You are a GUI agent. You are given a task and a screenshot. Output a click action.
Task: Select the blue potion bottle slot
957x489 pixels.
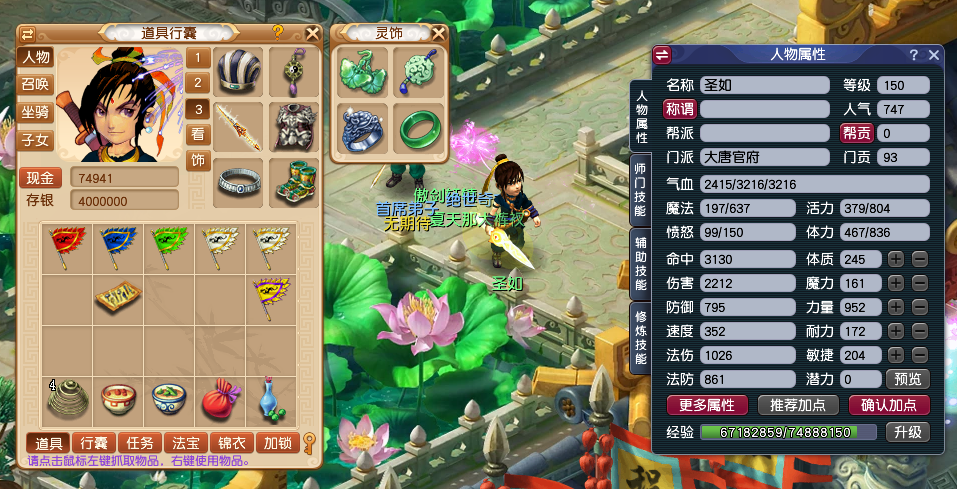(x=270, y=399)
